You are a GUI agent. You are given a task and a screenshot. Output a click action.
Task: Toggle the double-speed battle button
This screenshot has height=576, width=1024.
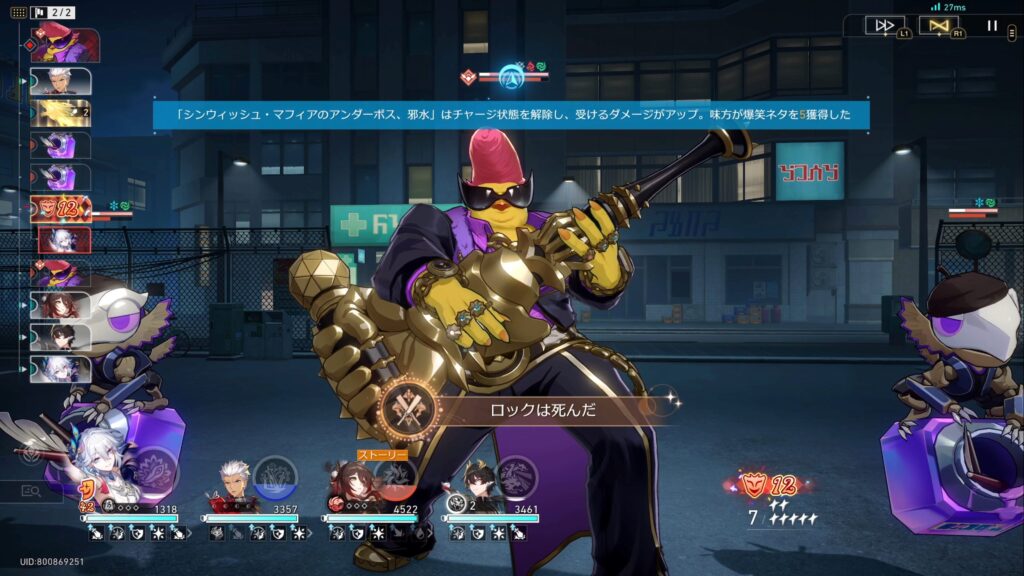884,26
